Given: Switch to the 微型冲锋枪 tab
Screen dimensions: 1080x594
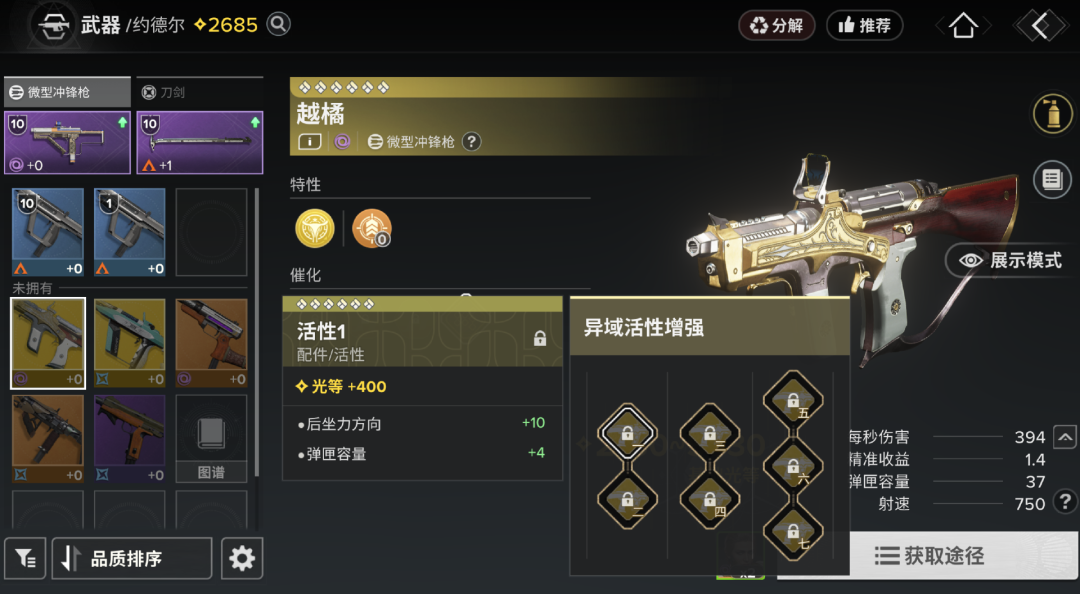Looking at the screenshot, I should [x=67, y=92].
